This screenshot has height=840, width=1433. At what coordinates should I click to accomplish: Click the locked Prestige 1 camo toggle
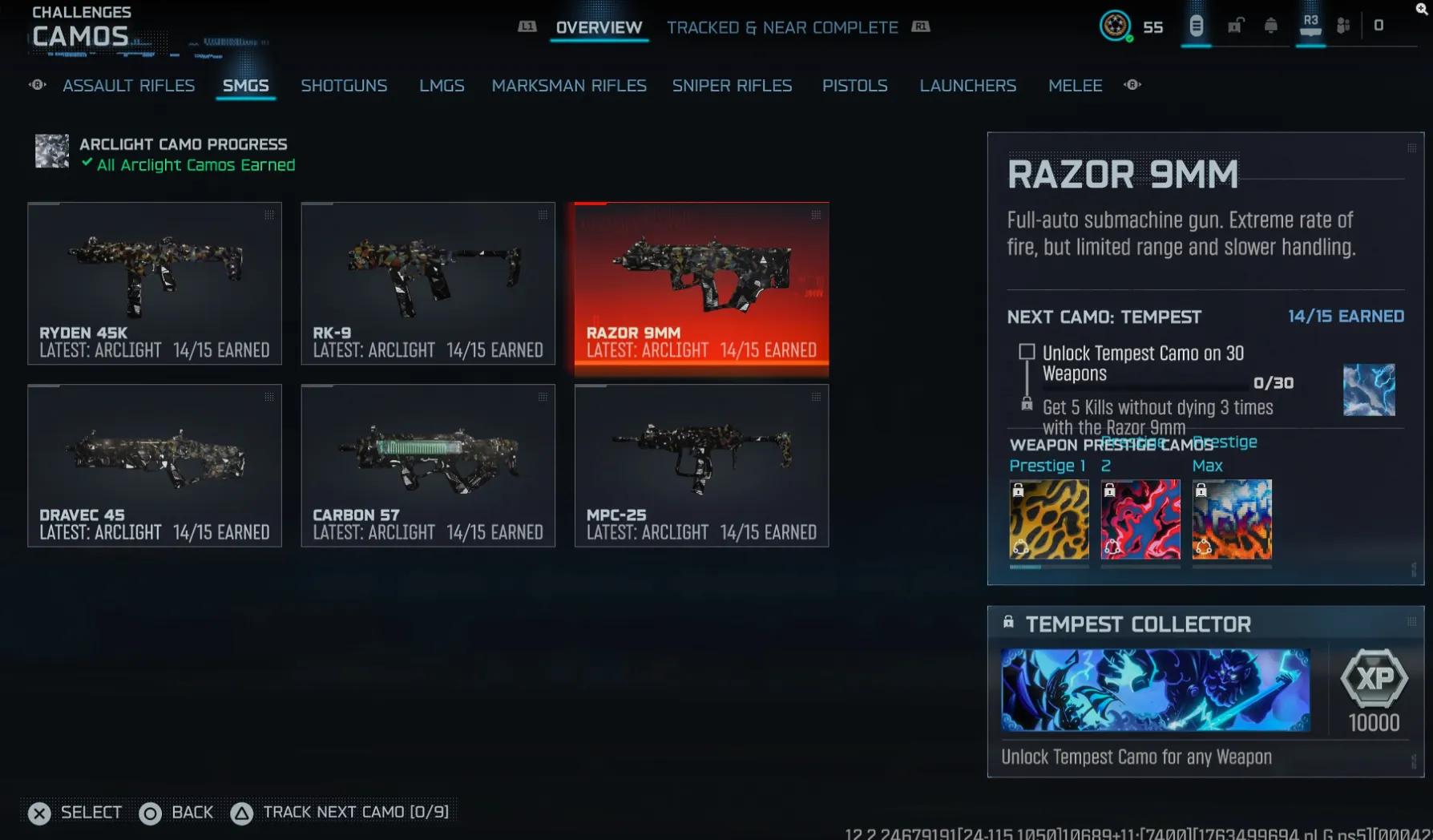(1019, 490)
